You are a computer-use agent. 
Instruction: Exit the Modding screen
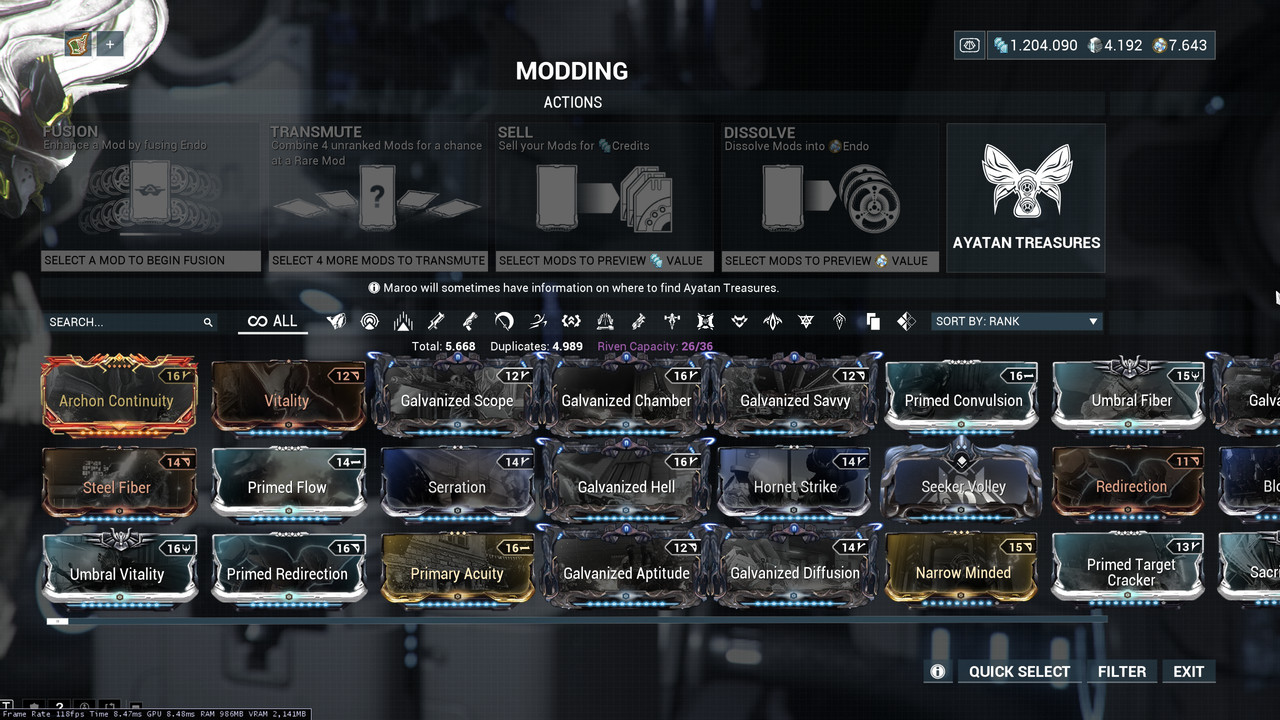click(1188, 672)
